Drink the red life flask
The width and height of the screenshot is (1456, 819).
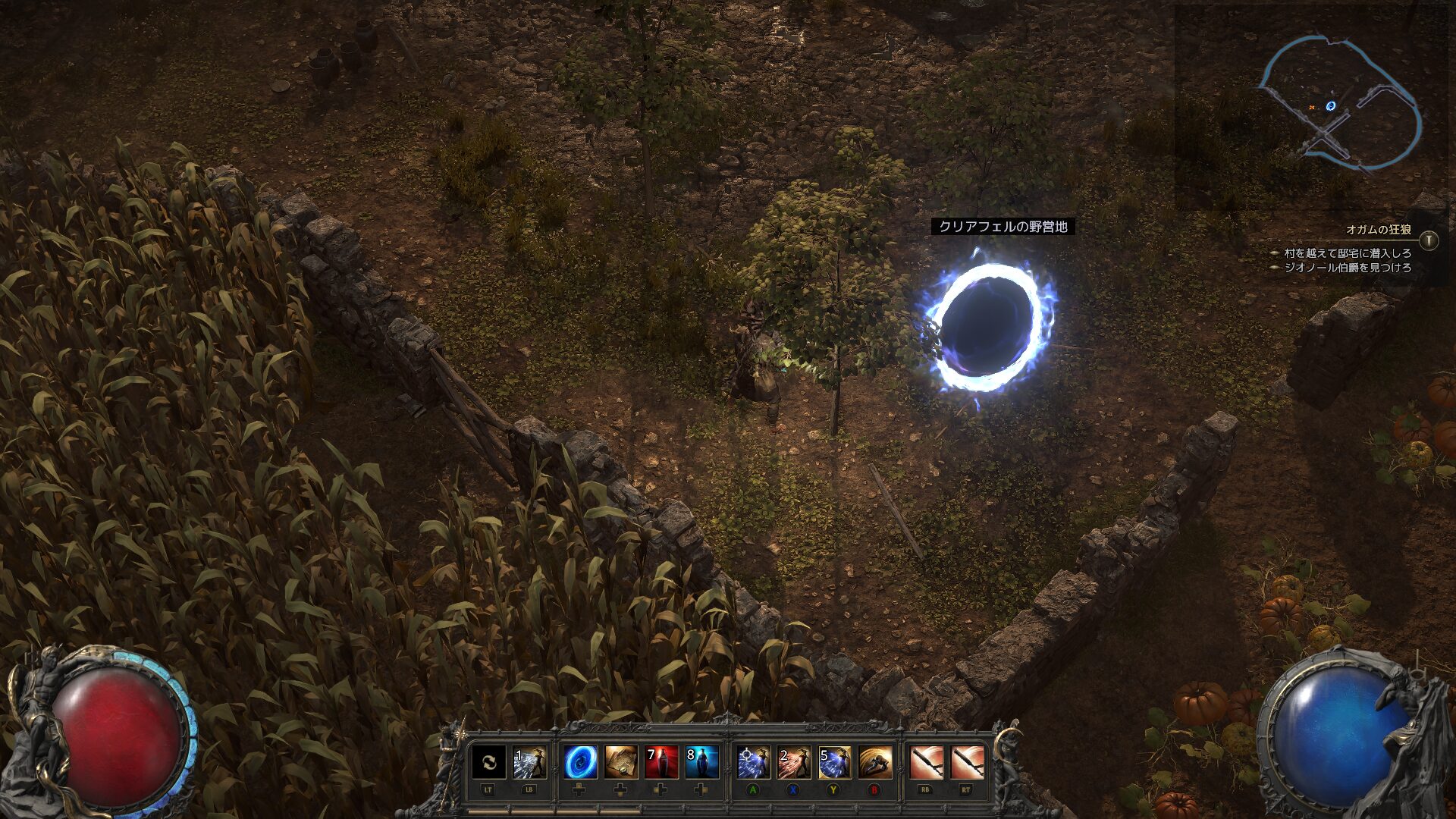[661, 762]
